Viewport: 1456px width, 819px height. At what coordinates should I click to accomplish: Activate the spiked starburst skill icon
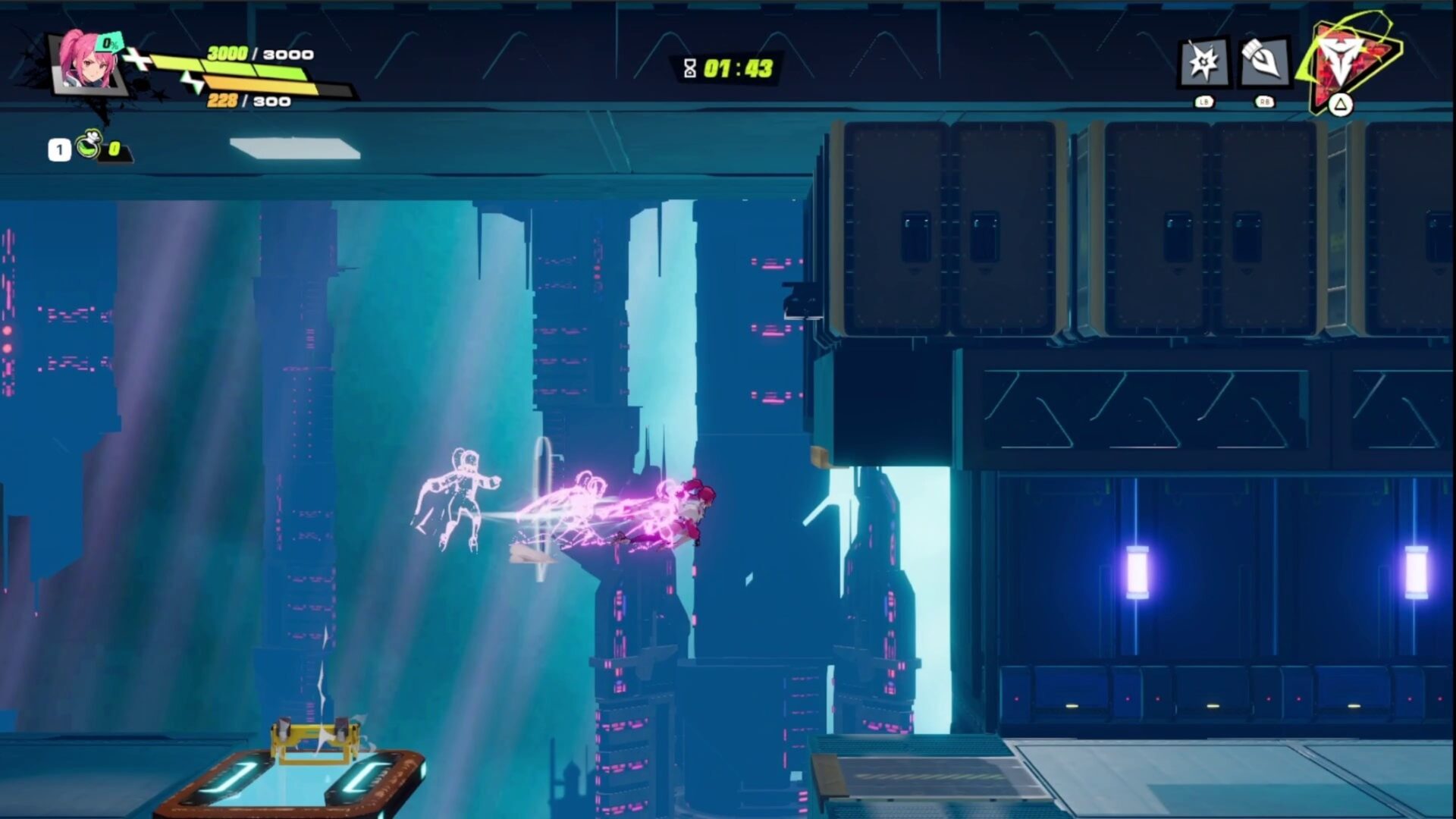[1203, 62]
